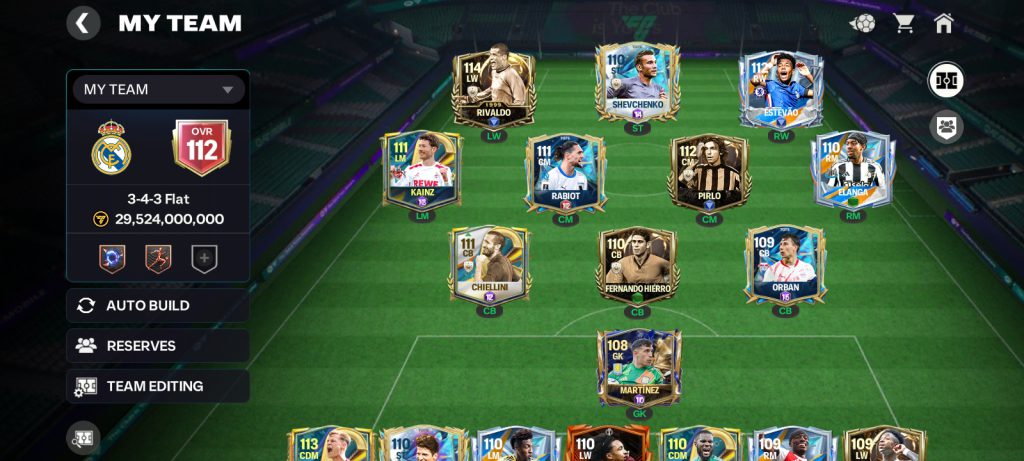Viewport: 1024px width, 461px height.
Task: Go back using the arrow button
Action: tap(83, 23)
